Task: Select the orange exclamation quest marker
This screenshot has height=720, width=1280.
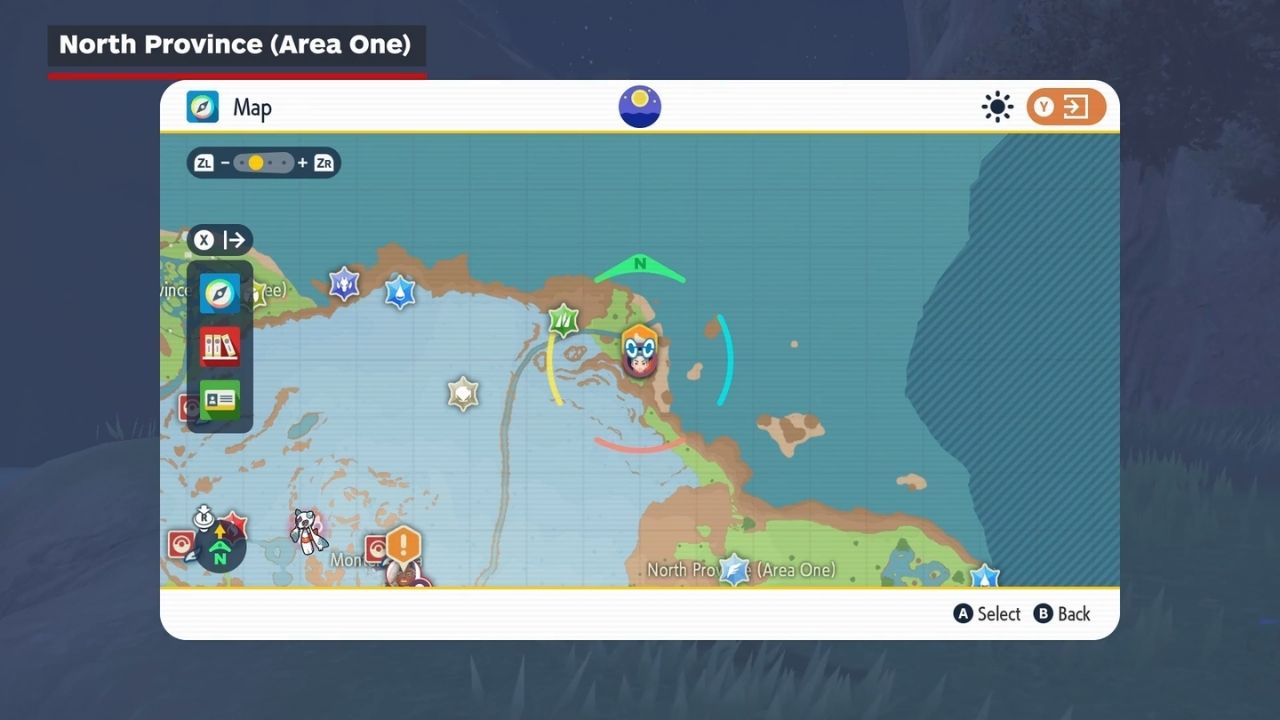Action: point(404,546)
